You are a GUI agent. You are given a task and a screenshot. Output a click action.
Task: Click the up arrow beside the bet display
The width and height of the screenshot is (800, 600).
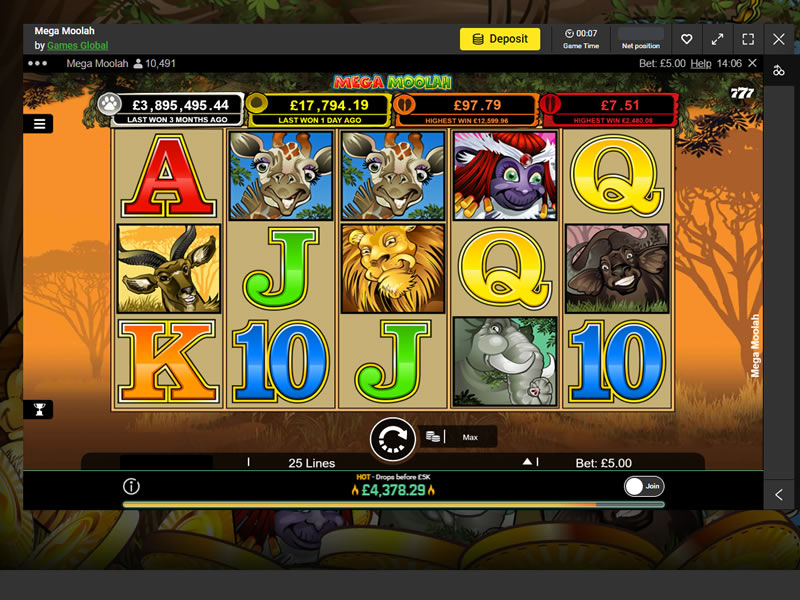coord(527,462)
